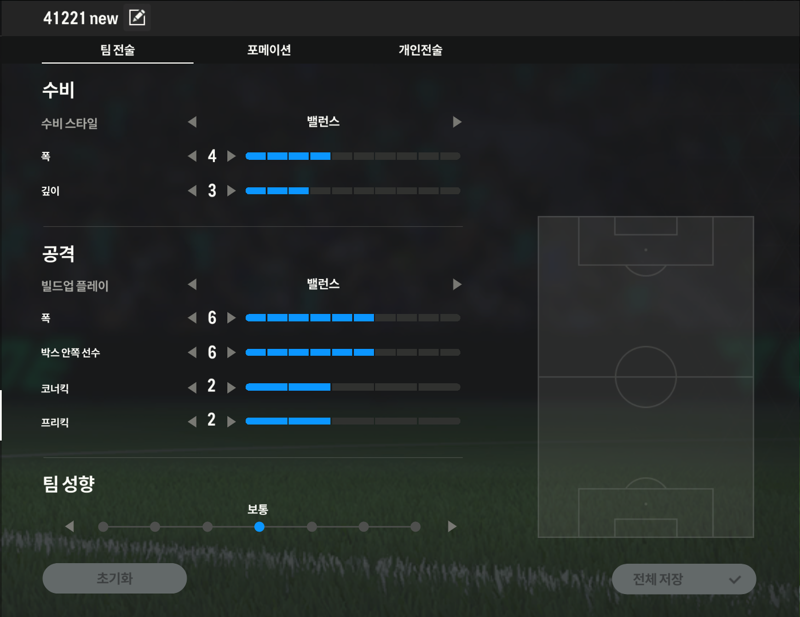800x617 pixels.
Task: Increase 박스 안쪽 선수 value
Action: 232,352
